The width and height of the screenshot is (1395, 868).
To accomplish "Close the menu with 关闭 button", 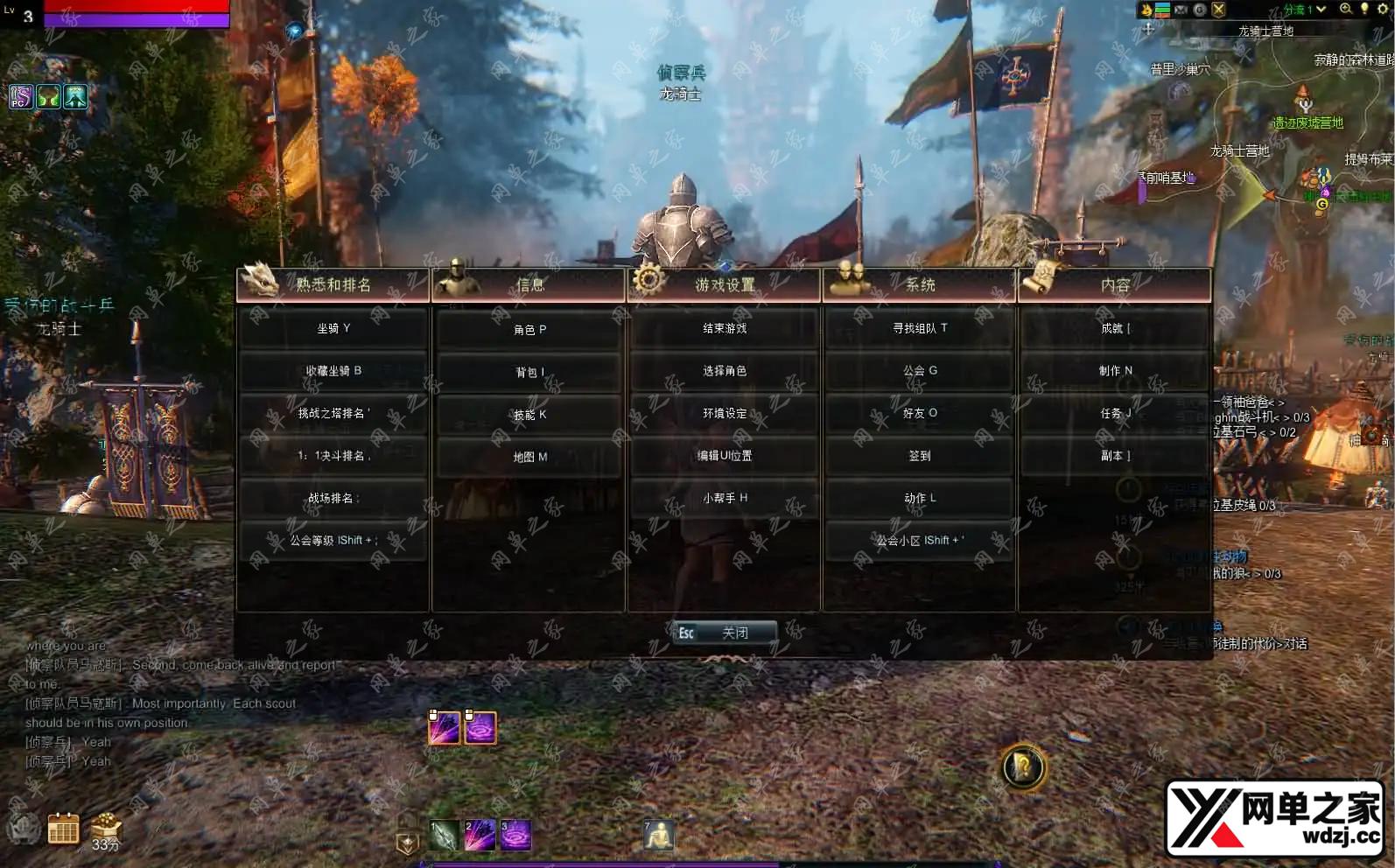I will [x=725, y=633].
